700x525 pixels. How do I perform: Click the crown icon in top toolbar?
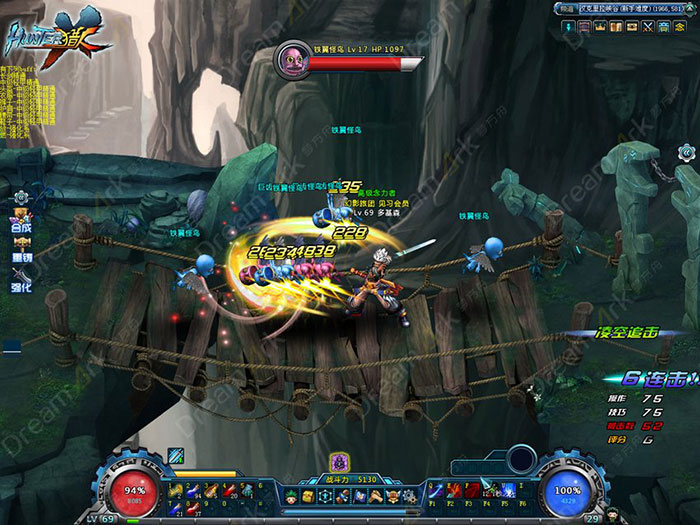[x=601, y=26]
